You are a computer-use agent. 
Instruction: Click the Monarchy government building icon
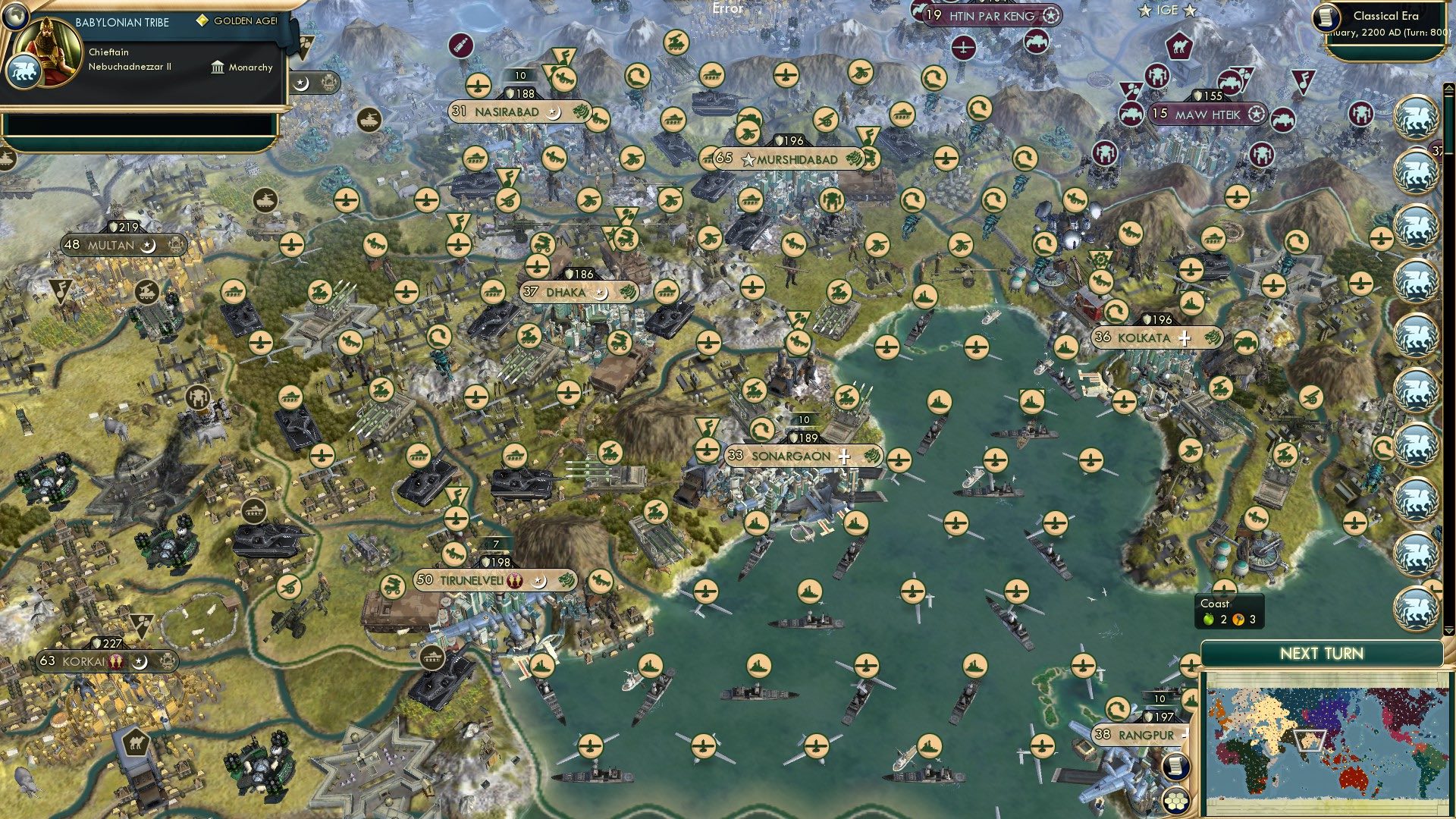pyautogui.click(x=218, y=68)
